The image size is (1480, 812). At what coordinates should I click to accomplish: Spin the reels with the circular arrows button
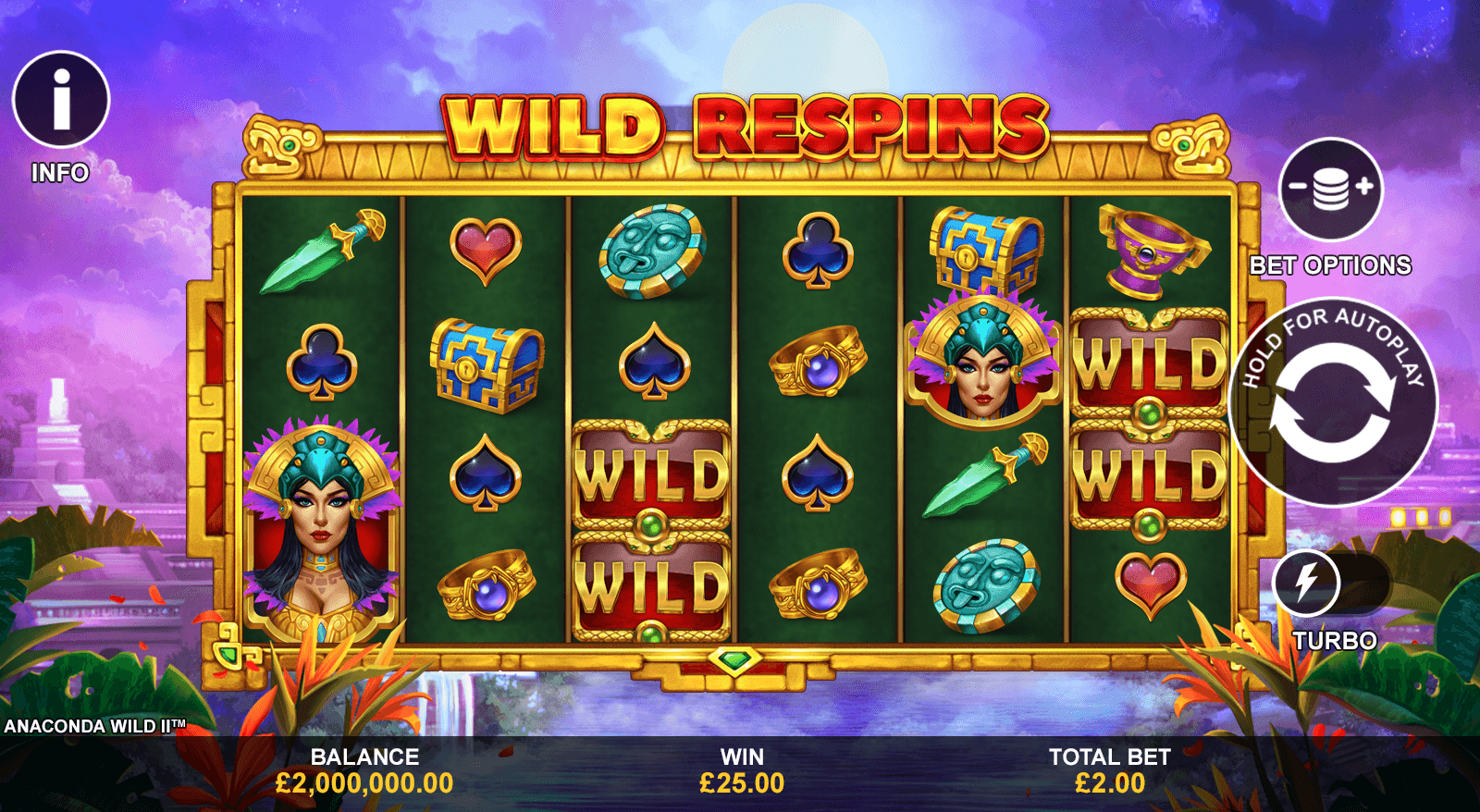(x=1332, y=402)
